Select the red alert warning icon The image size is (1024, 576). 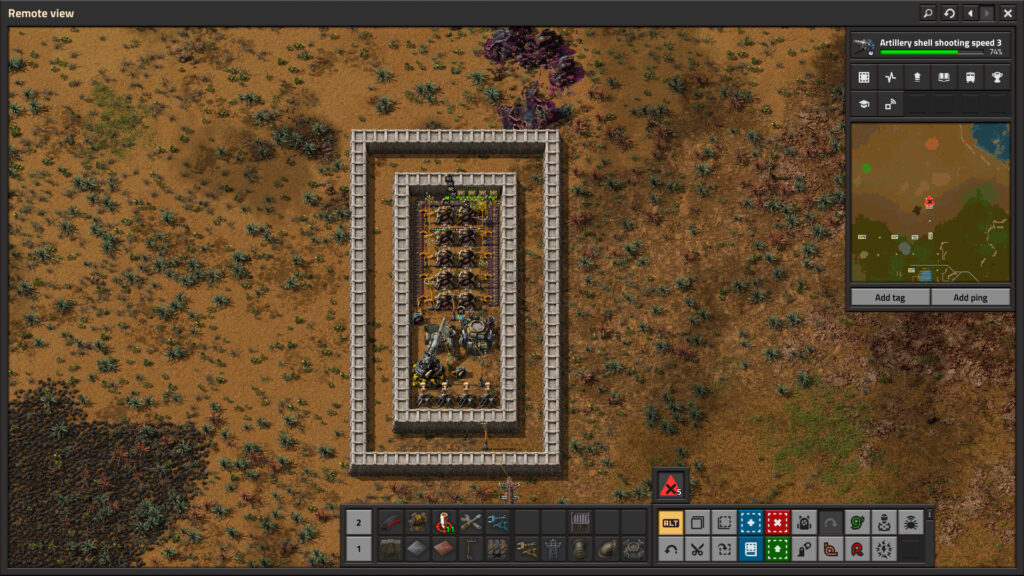point(672,486)
